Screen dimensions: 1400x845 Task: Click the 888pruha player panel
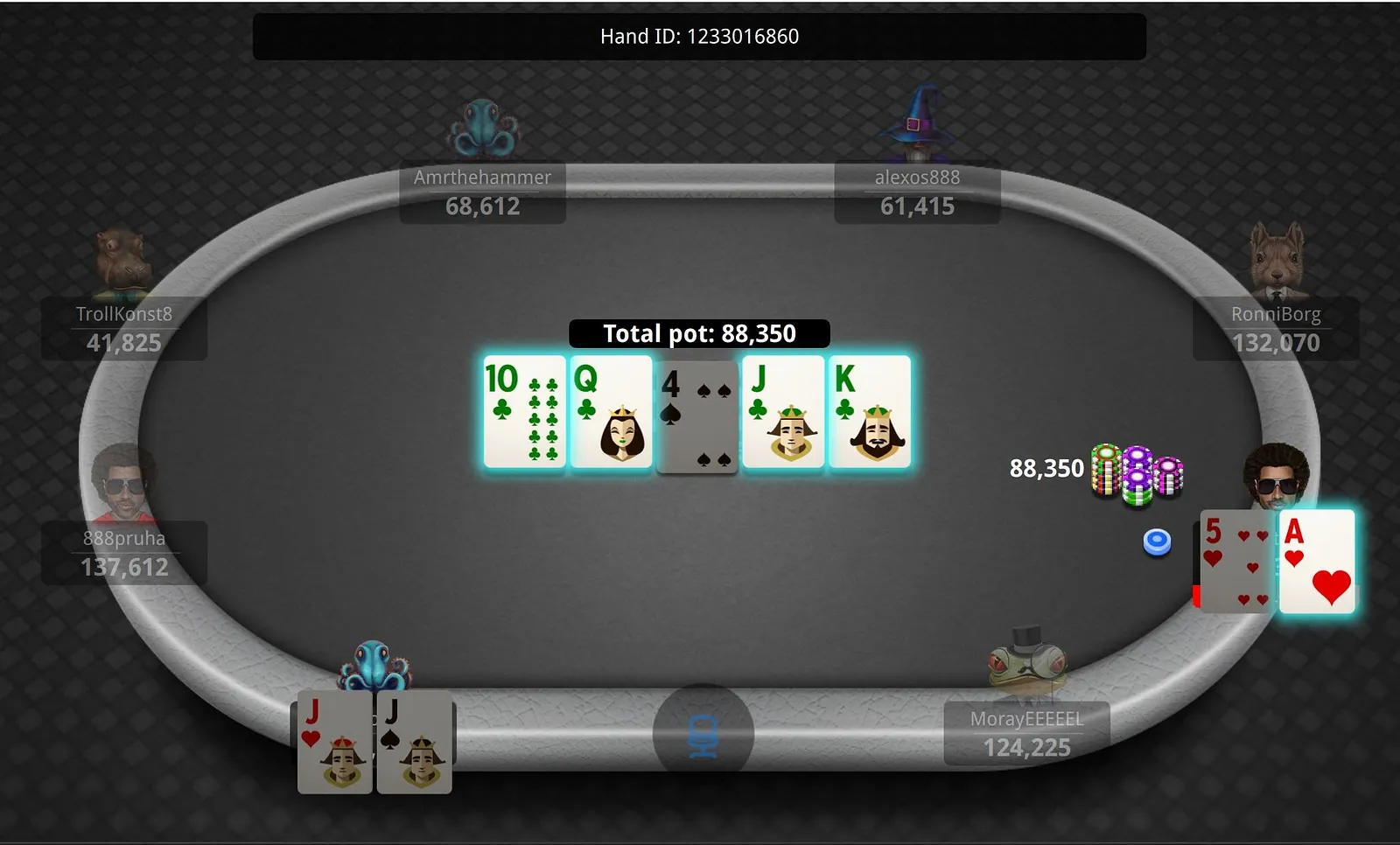tap(124, 553)
